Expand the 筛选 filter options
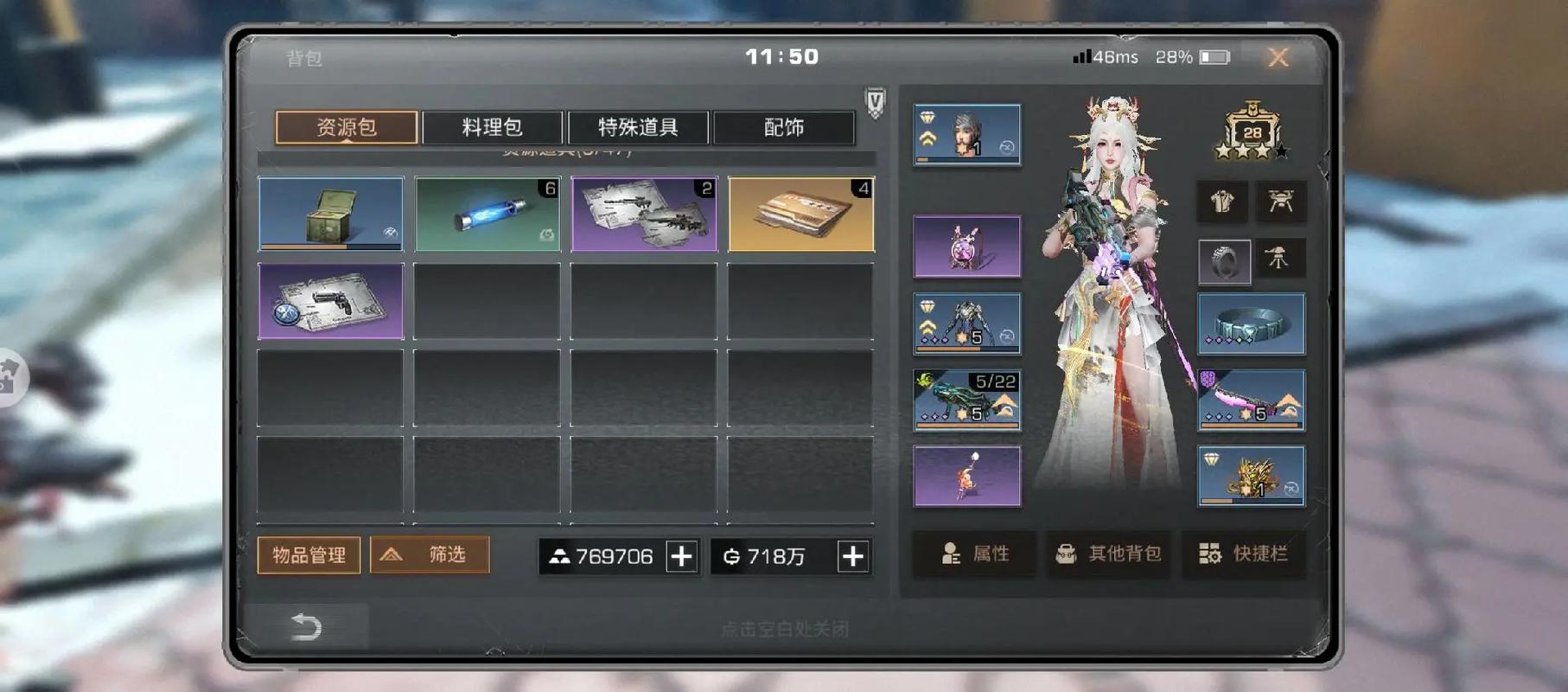Screen dimensions: 1568x692 point(430,554)
